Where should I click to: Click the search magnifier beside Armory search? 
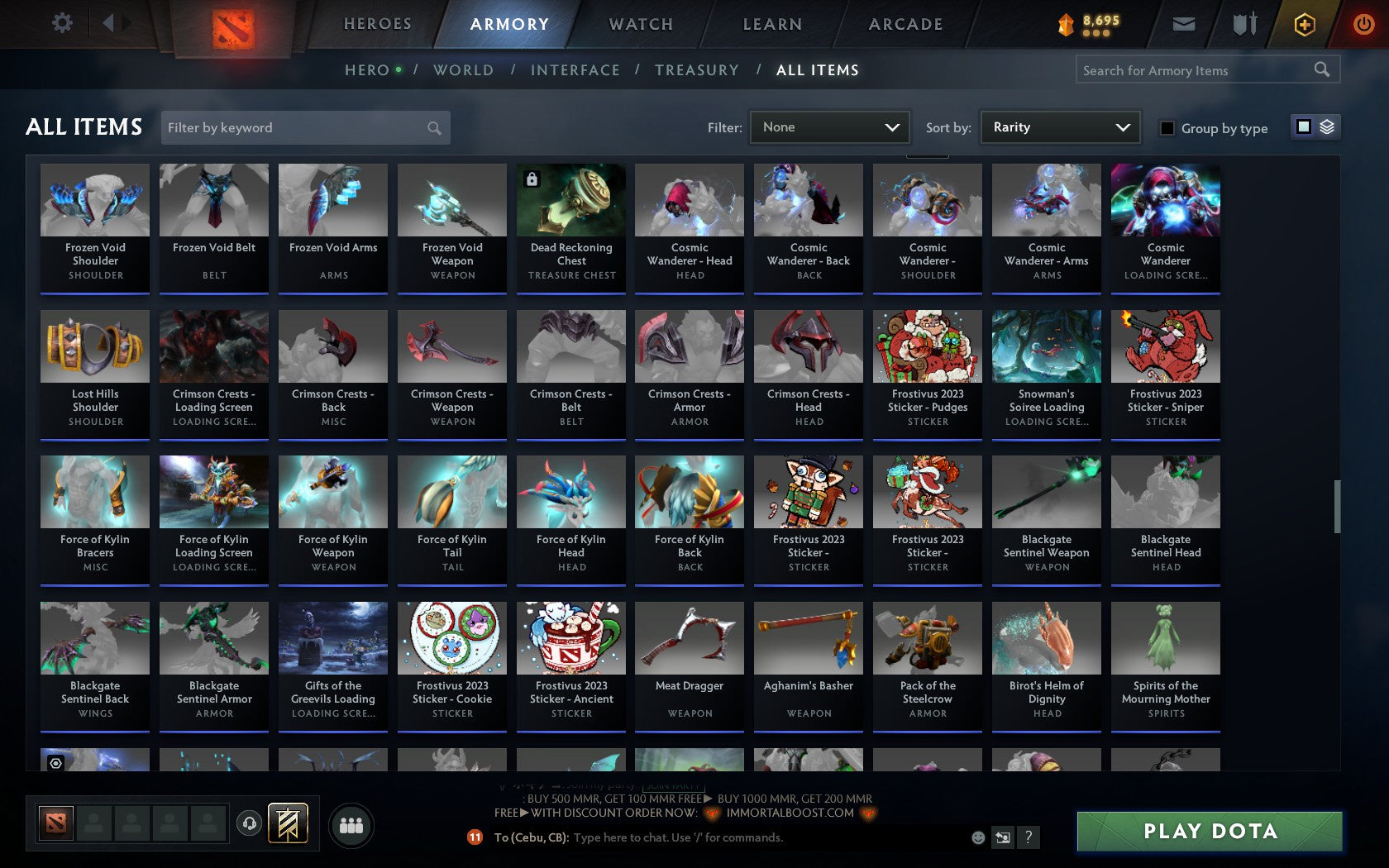[1320, 69]
